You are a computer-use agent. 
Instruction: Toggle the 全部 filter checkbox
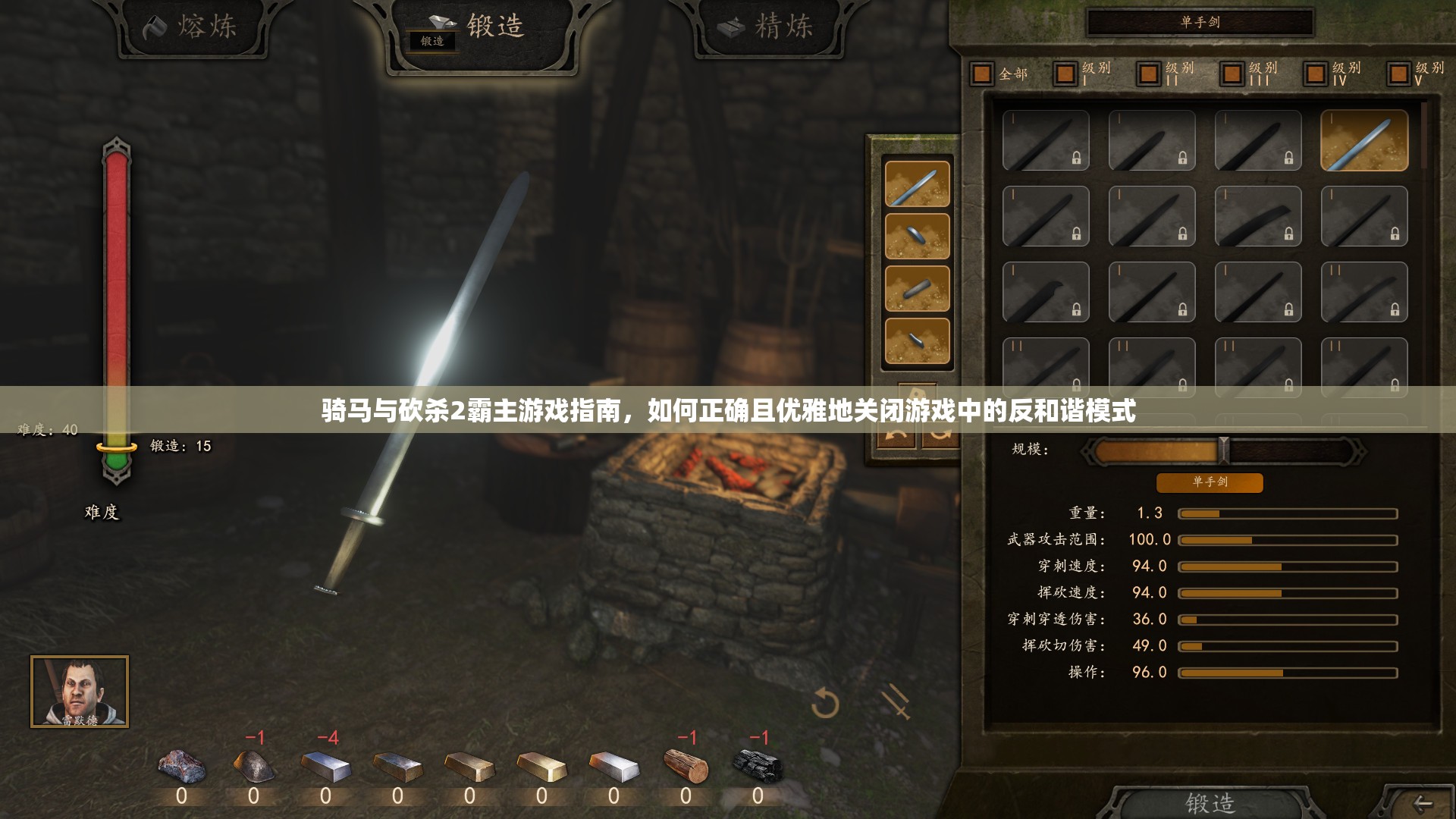point(982,74)
